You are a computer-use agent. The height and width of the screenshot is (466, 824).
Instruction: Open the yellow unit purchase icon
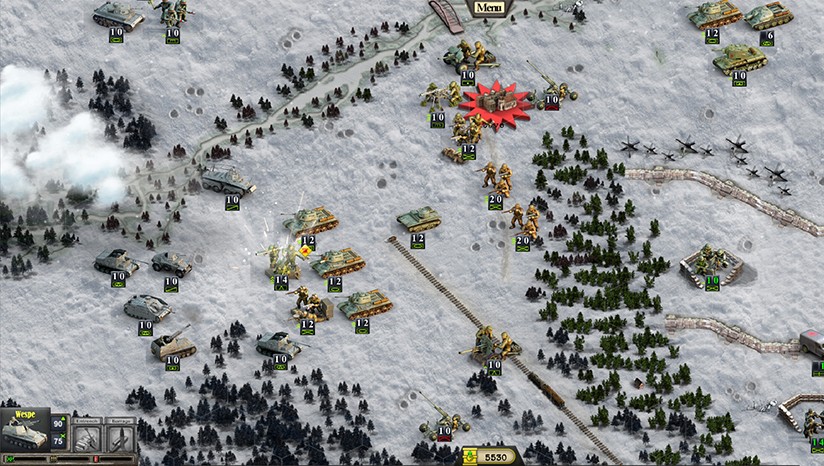click(470, 457)
